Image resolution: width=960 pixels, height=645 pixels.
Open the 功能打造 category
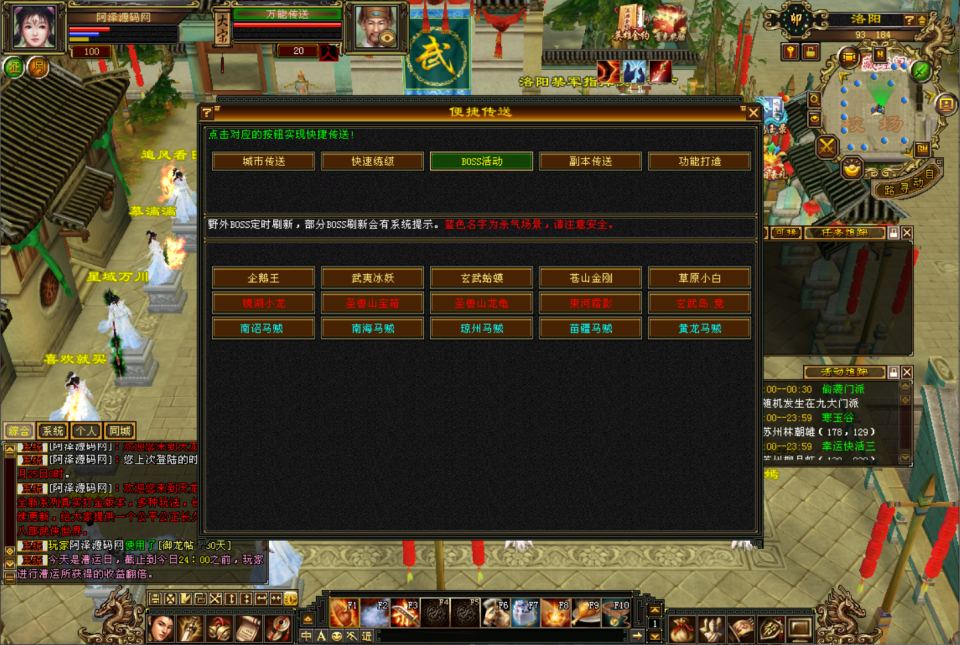[699, 161]
